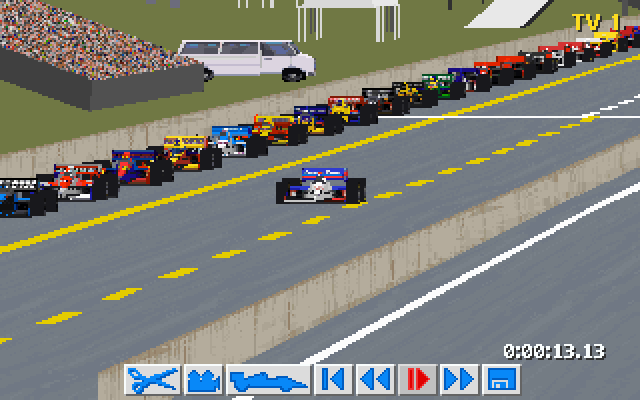The image size is (640, 400).
Task: Save the replay with the disk icon
Action: point(500,380)
